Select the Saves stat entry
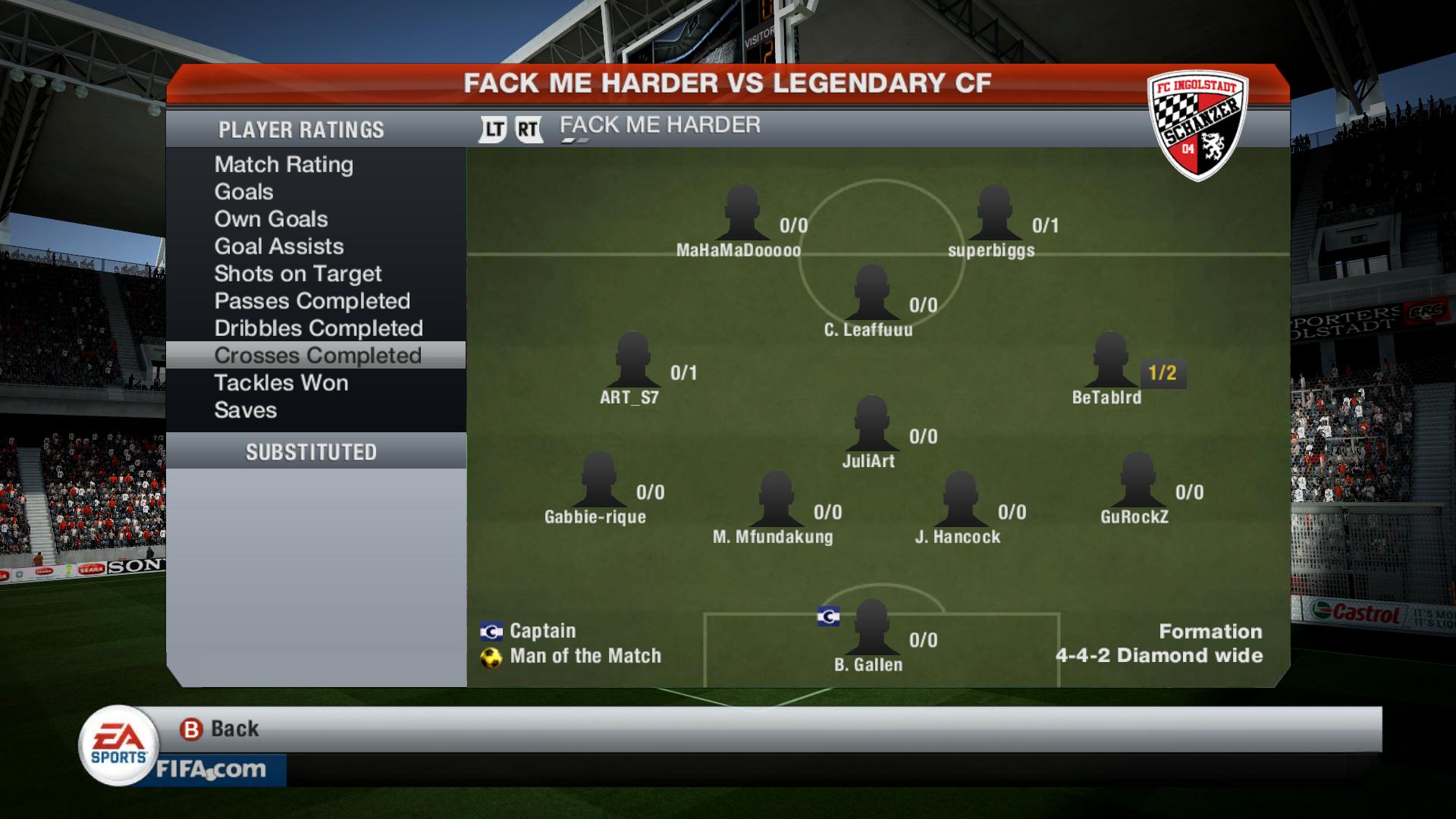The width and height of the screenshot is (1456, 819). pos(245,410)
